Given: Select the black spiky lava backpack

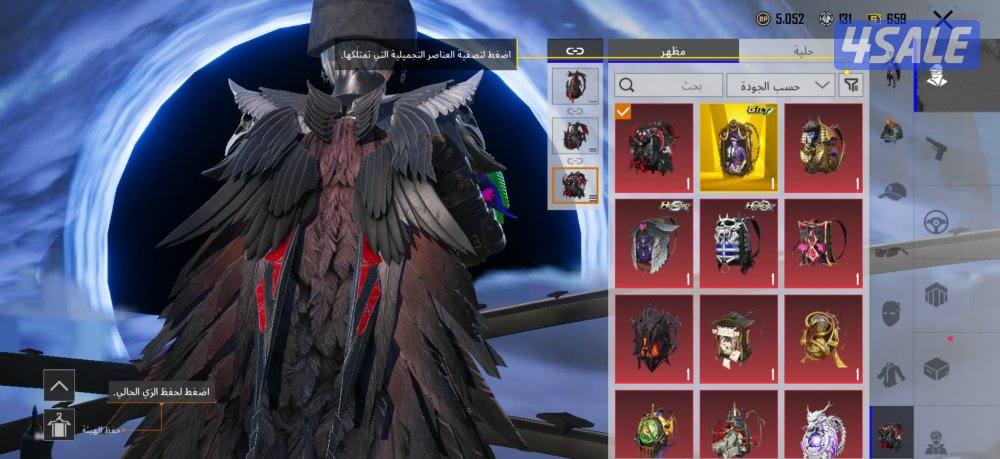Looking at the screenshot, I should click(653, 338).
